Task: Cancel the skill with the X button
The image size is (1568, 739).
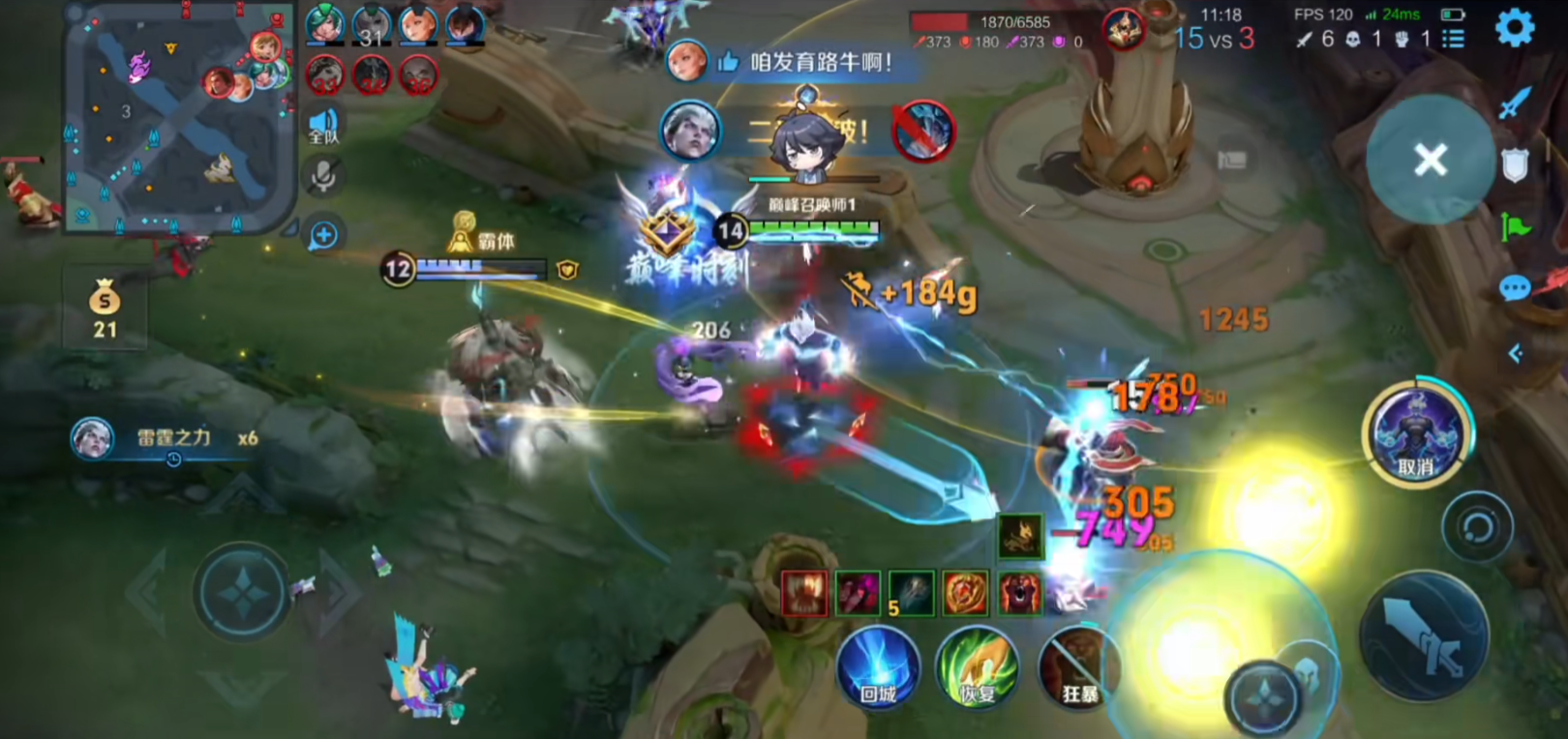Action: pyautogui.click(x=1430, y=160)
